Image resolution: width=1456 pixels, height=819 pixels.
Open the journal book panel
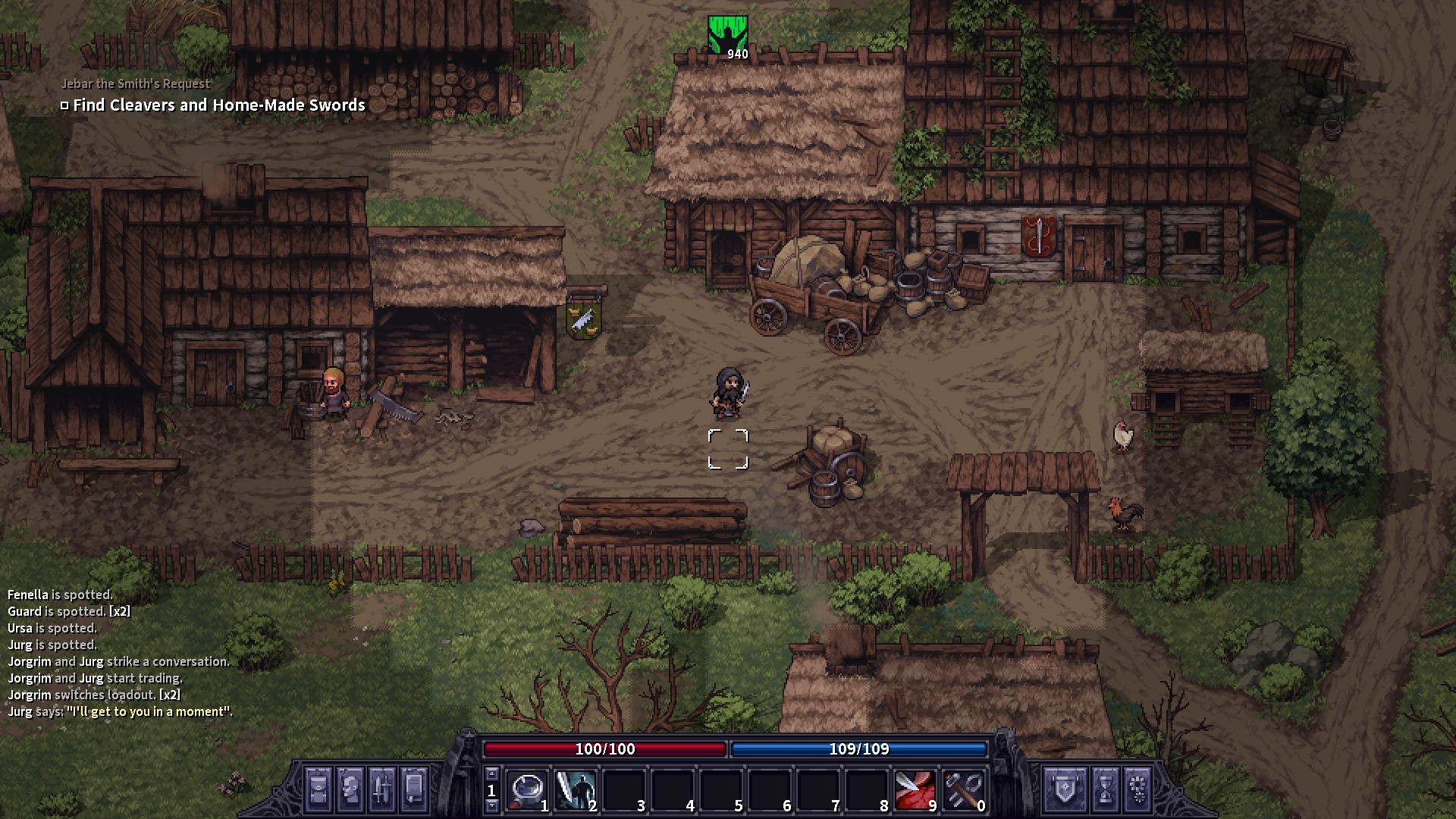(414, 789)
